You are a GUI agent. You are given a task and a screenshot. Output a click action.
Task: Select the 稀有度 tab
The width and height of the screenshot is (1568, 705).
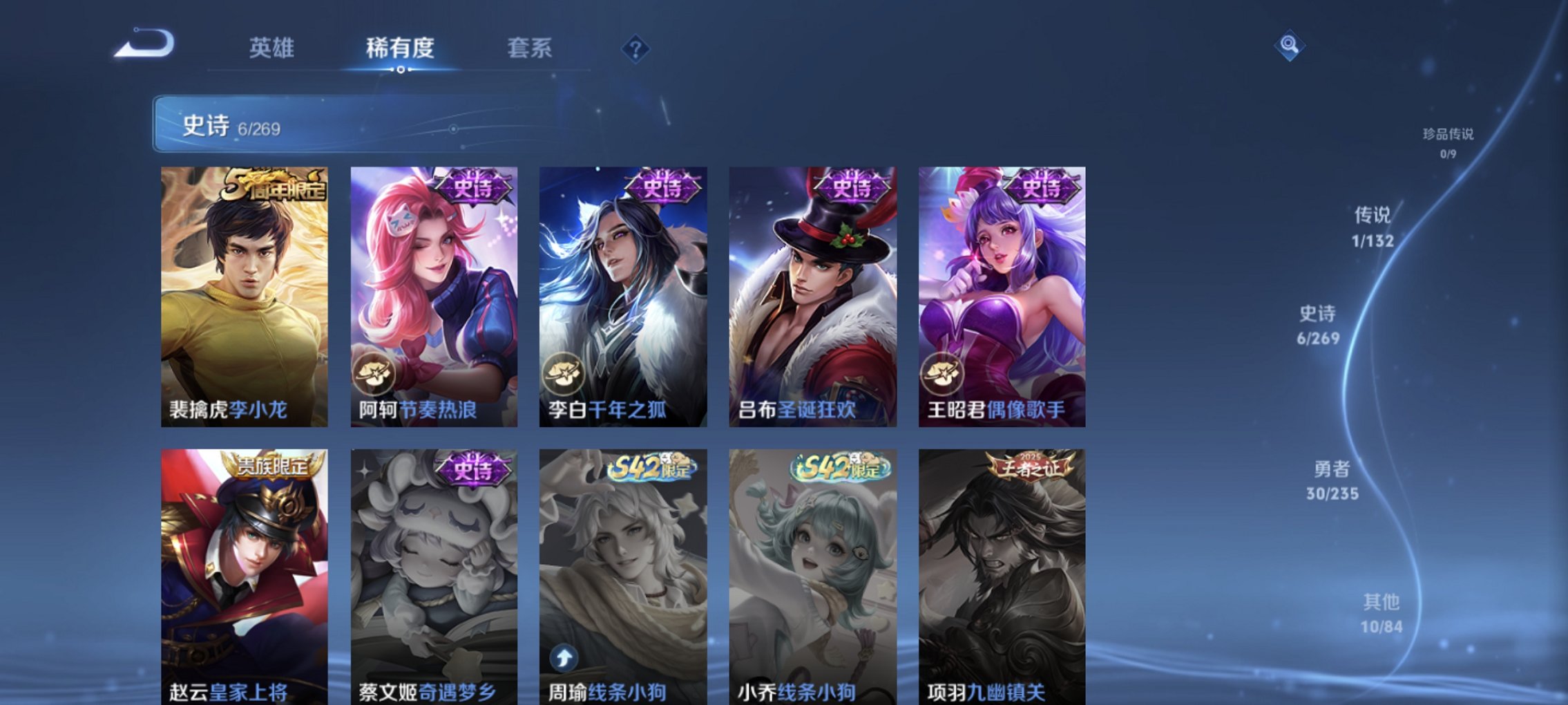(x=401, y=48)
